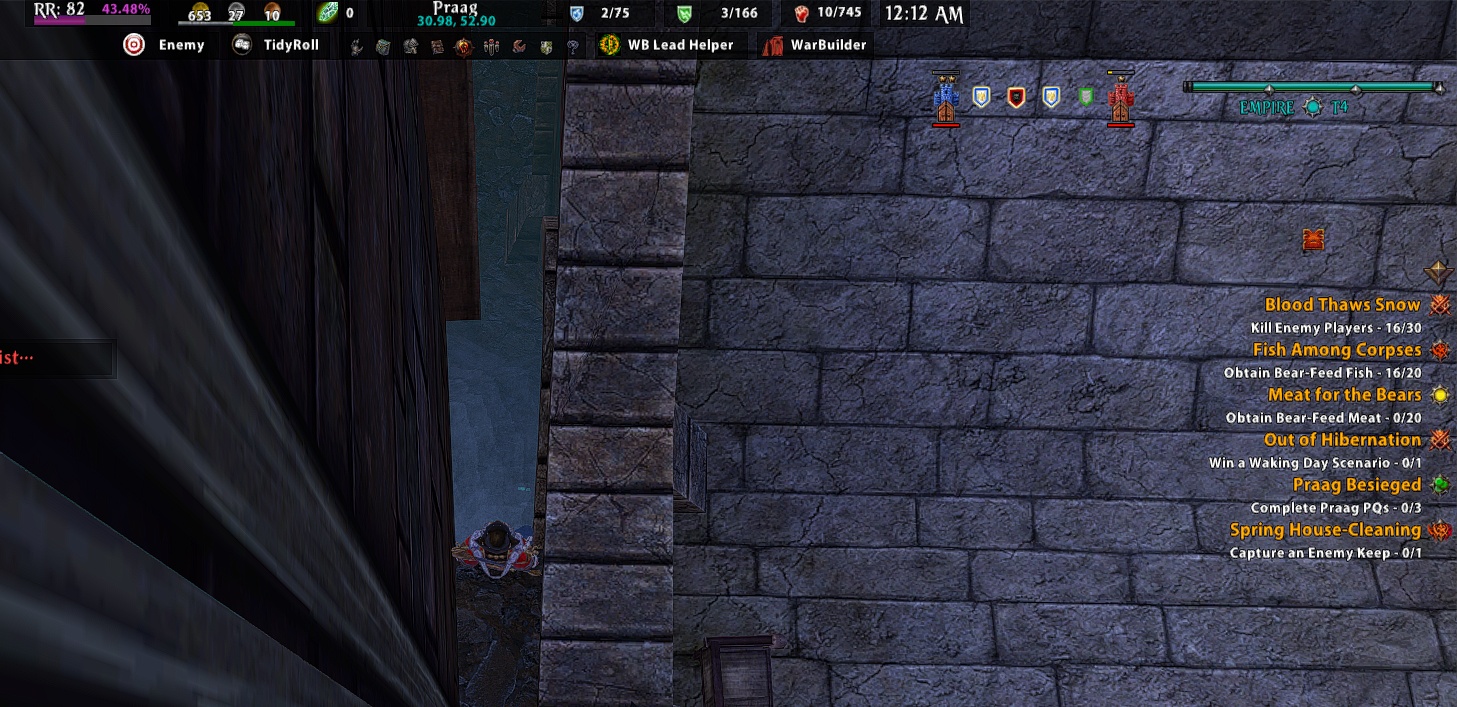Launch the WarBuilder addon

pyautogui.click(x=815, y=45)
